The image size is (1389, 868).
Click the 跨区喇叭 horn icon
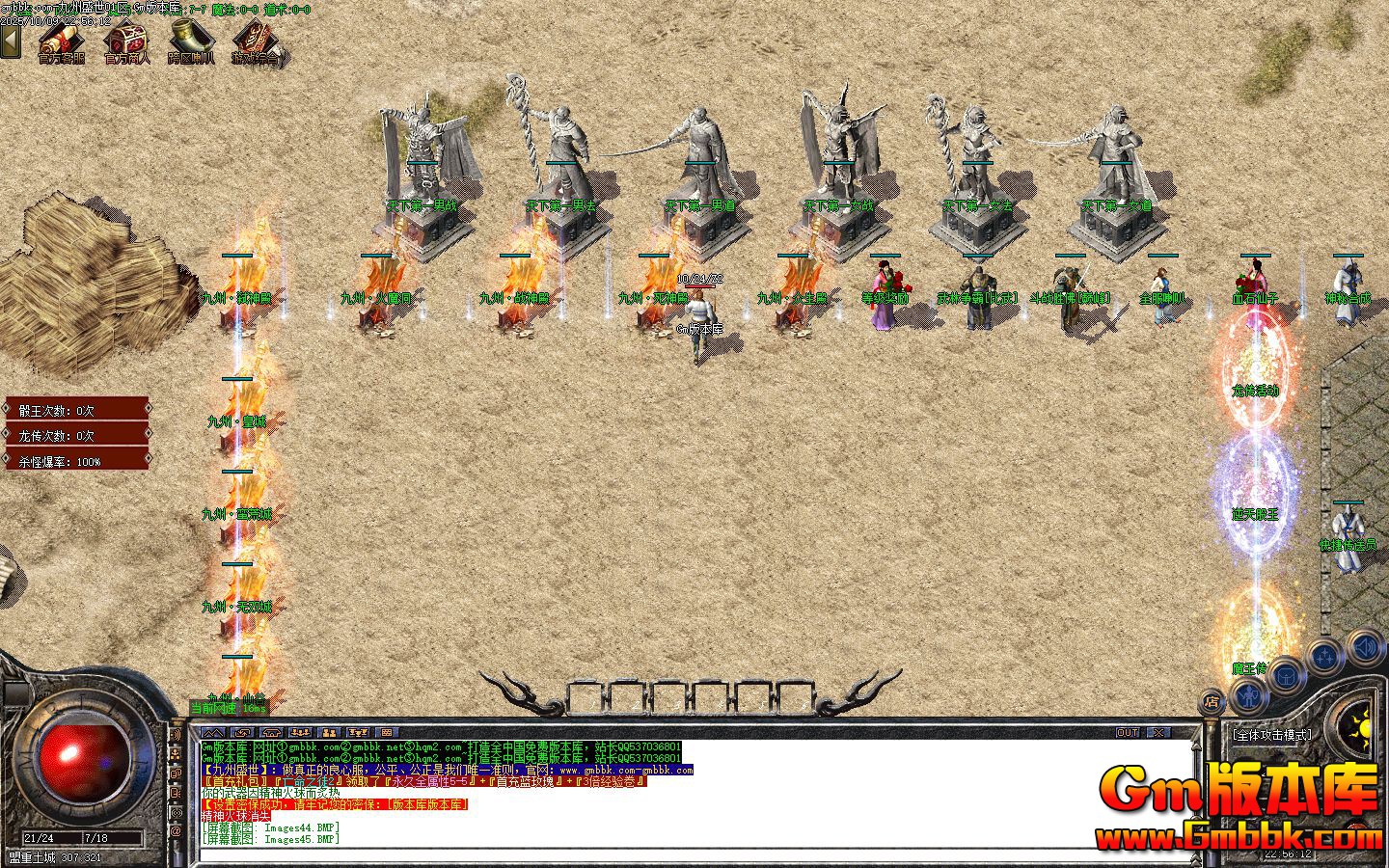(191, 41)
